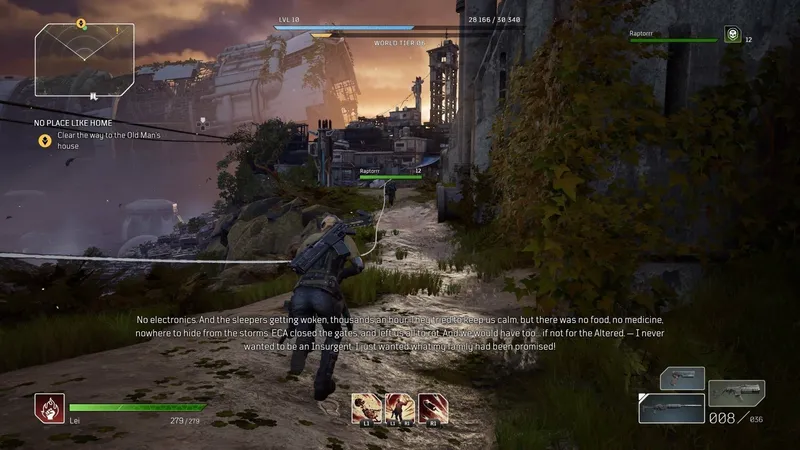Click teammate Raptorrr's green class icon
800x450 pixels.
click(x=731, y=35)
